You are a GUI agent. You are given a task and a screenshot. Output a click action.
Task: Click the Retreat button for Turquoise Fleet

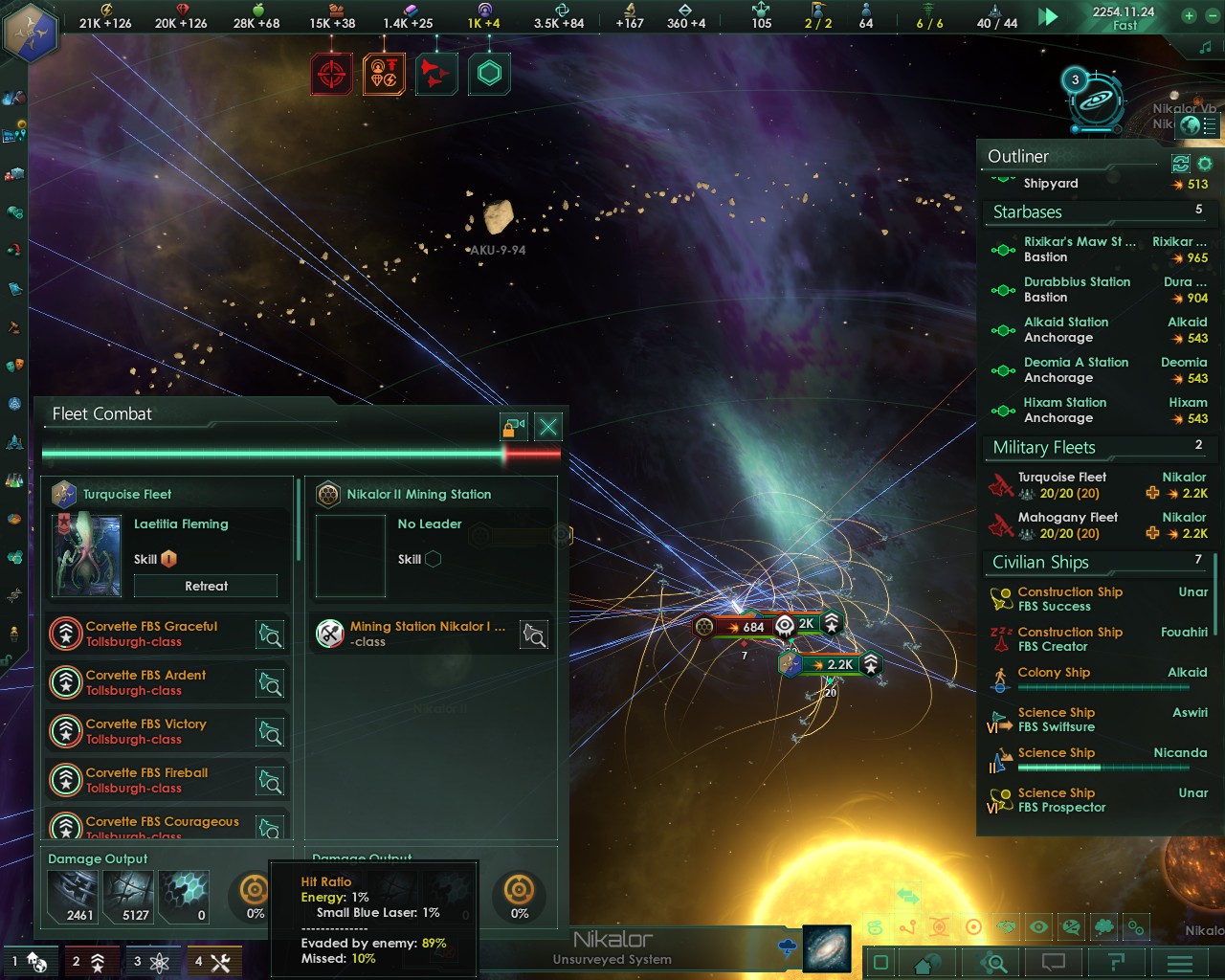(205, 585)
